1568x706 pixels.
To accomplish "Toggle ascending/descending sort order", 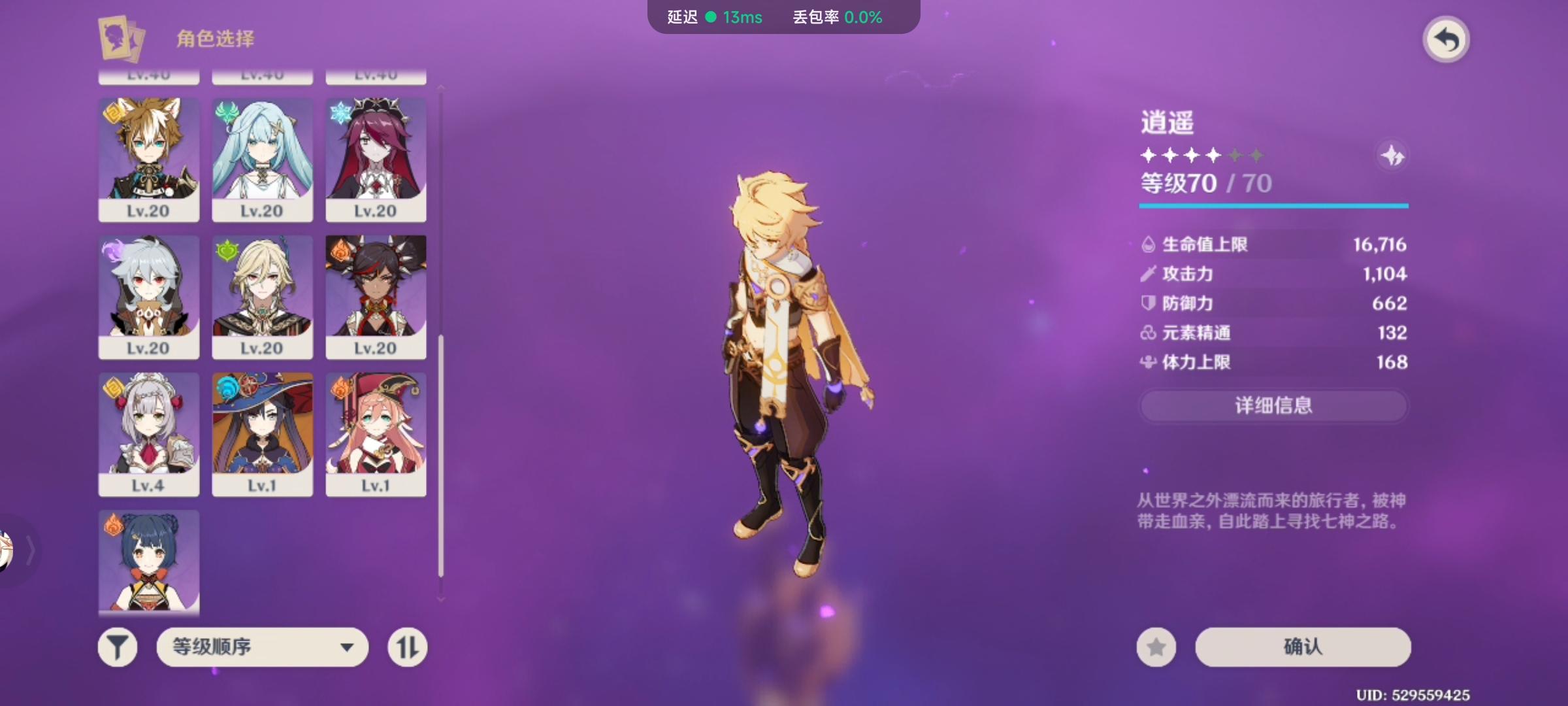I will coord(406,647).
